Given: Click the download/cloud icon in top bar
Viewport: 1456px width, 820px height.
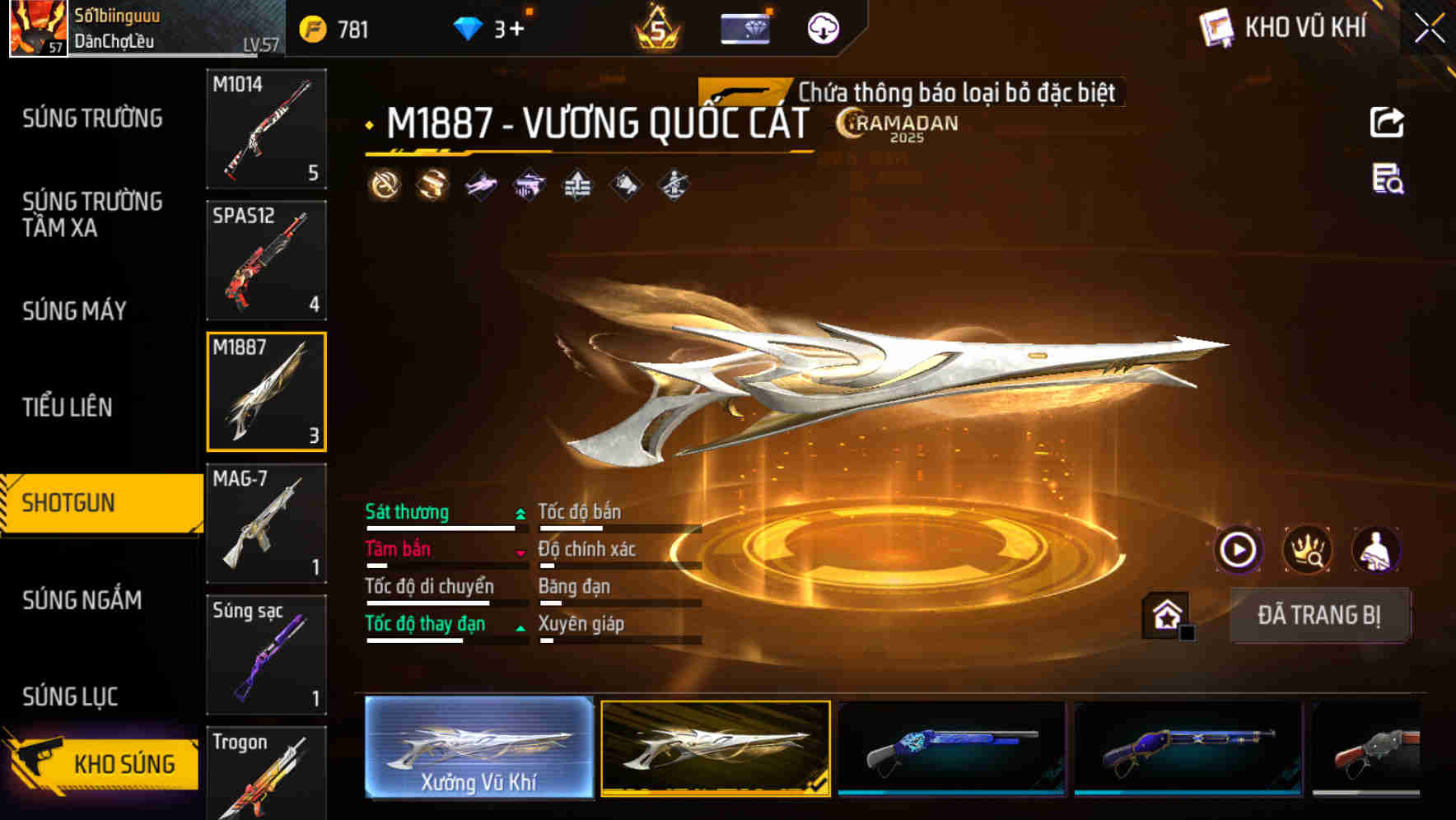Looking at the screenshot, I should [822, 27].
